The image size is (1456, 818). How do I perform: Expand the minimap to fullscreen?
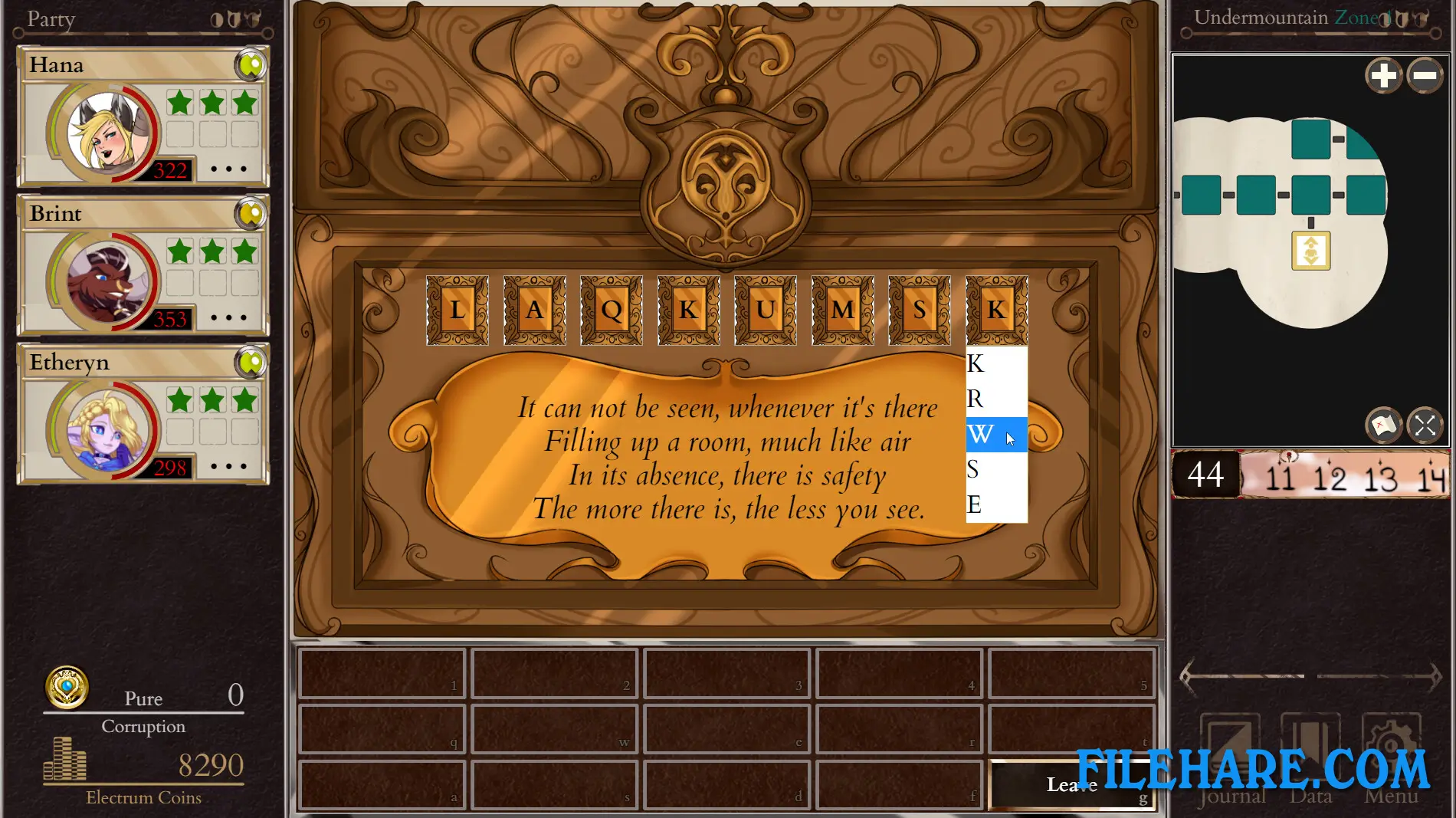(1425, 425)
